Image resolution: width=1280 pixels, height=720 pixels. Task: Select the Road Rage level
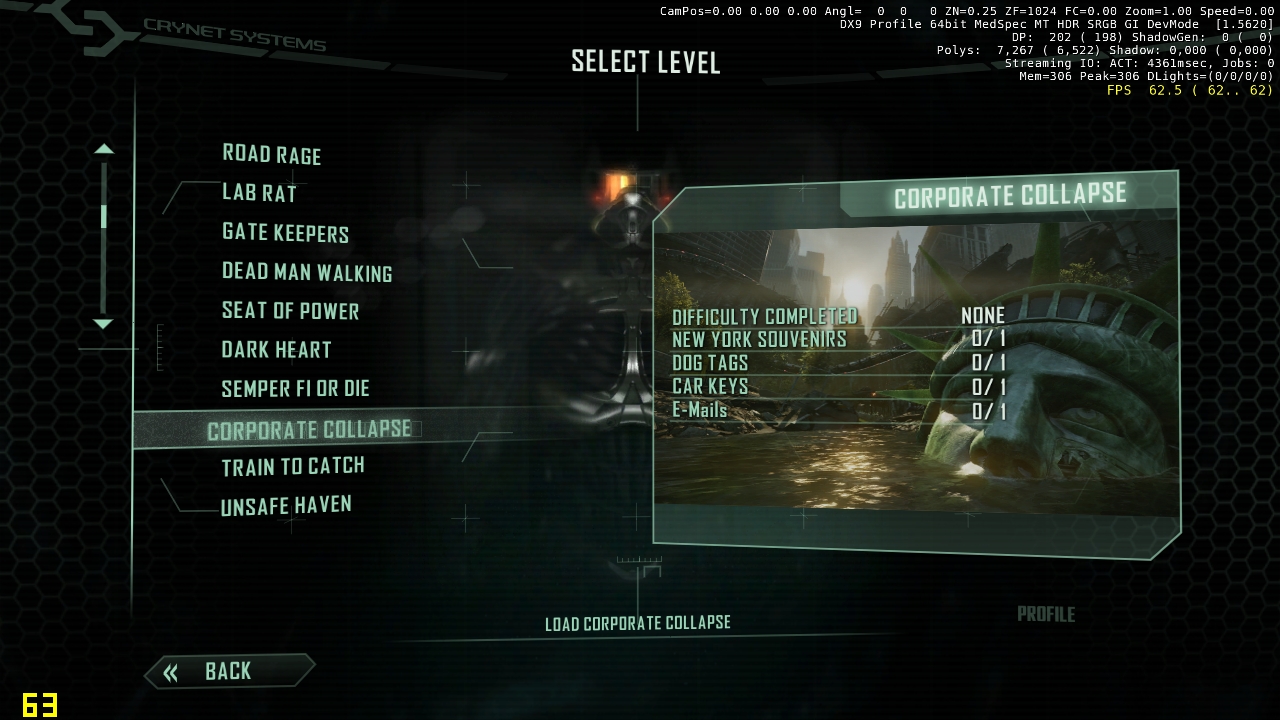coord(271,154)
